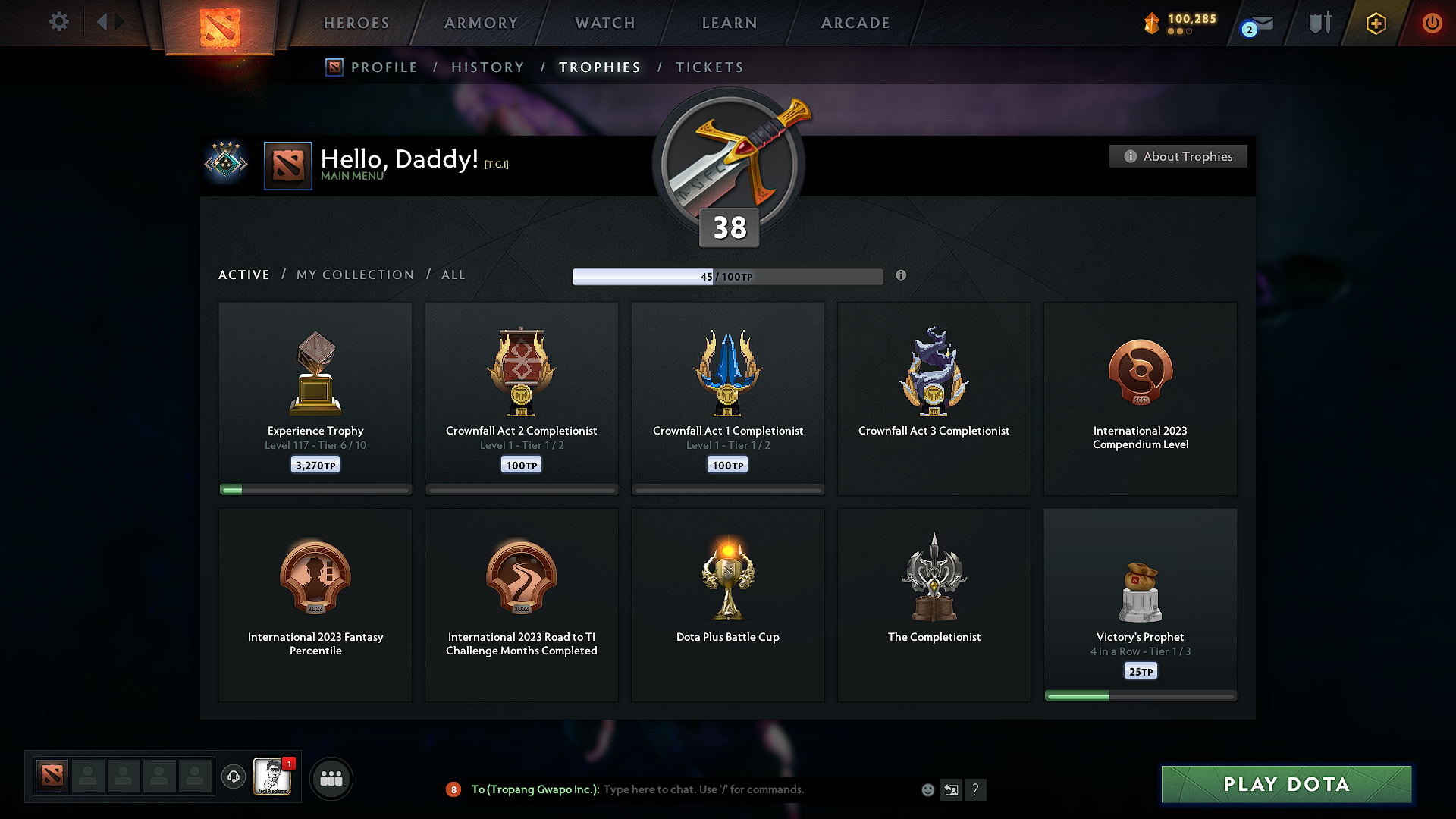1456x819 pixels.
Task: Switch to the TROPHIES tab
Action: click(x=599, y=67)
